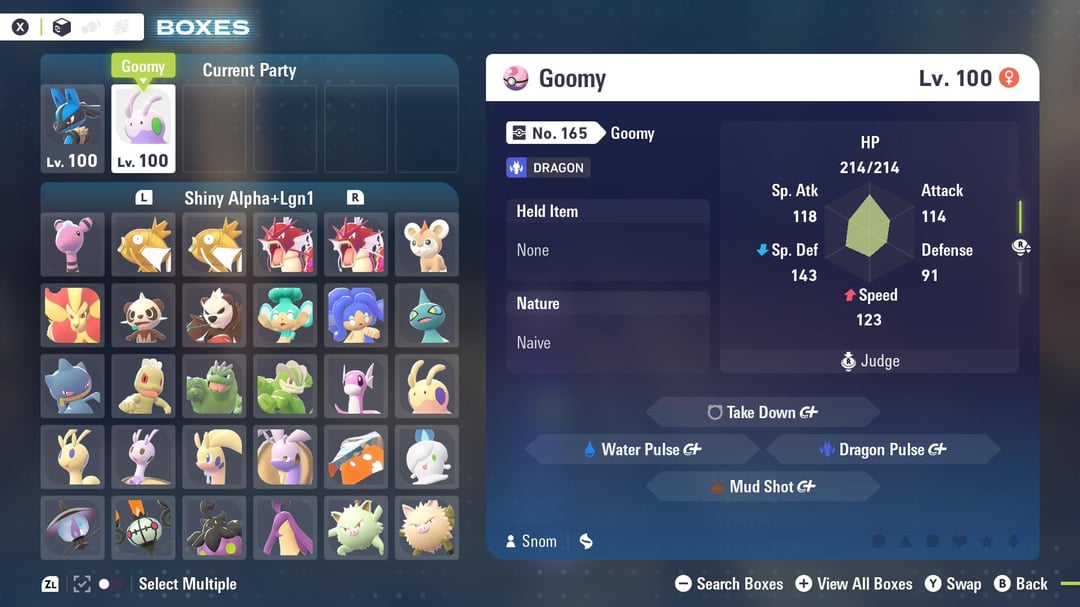Toggle the heart marking on Goomy

tap(958, 542)
